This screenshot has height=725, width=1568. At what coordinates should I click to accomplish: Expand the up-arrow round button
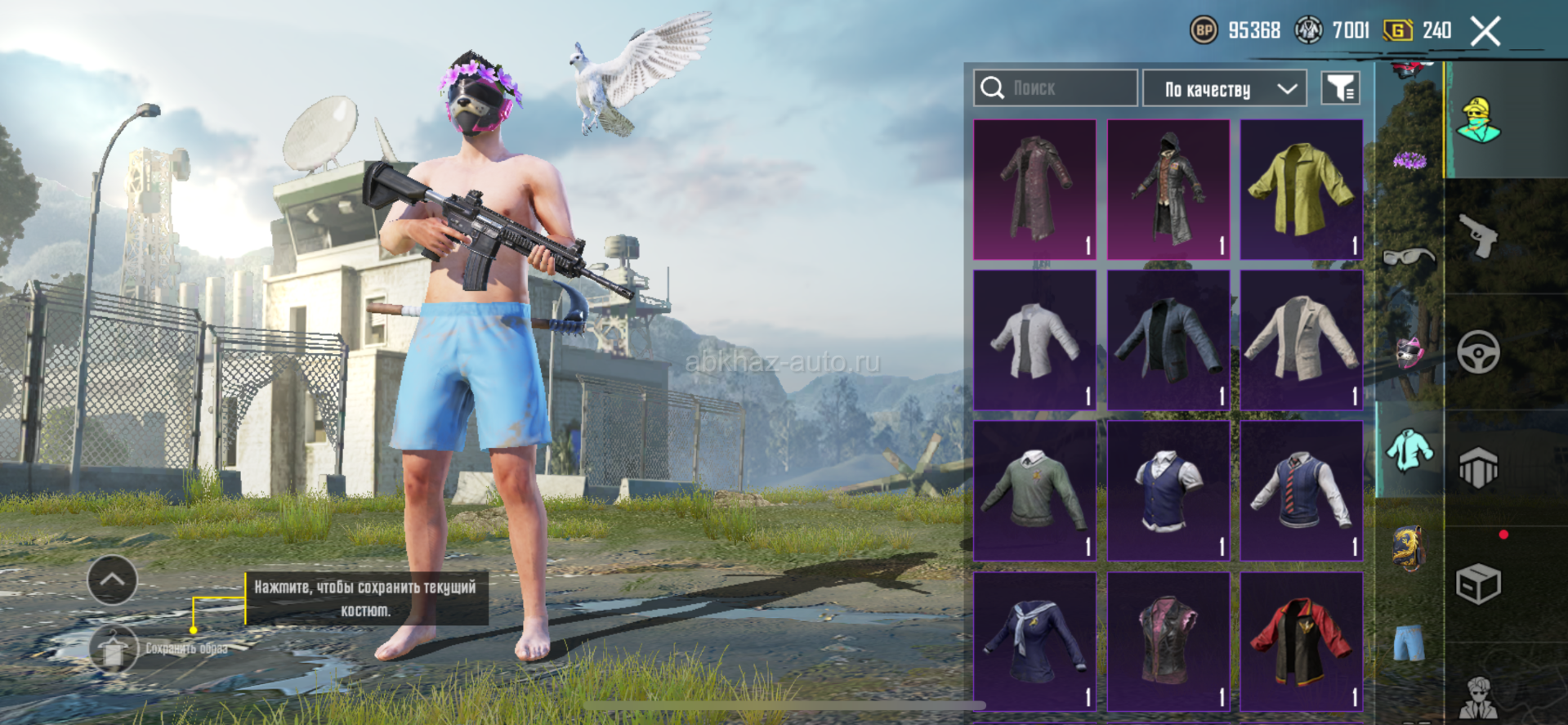tap(112, 580)
